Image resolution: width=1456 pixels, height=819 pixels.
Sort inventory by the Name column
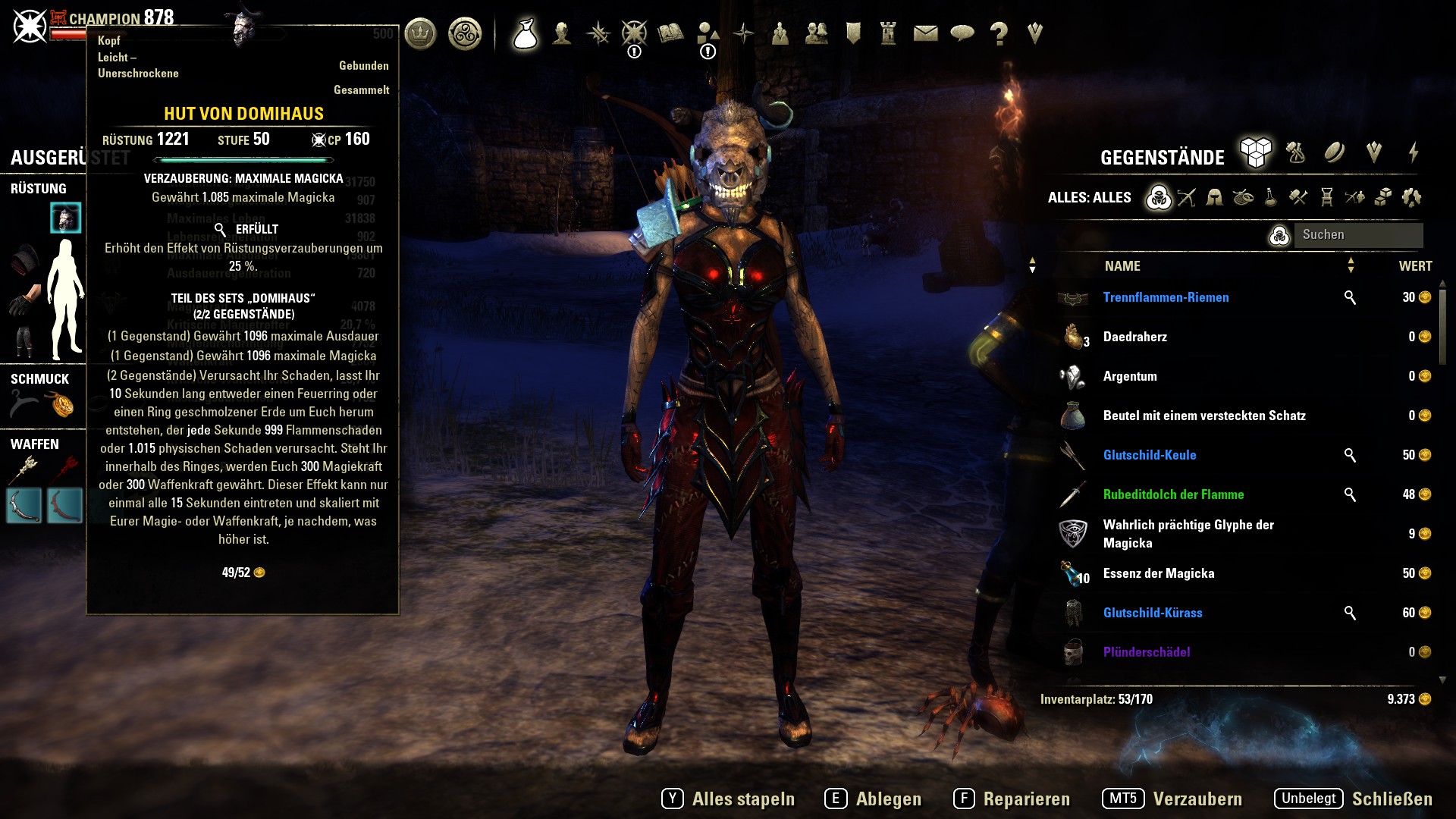point(1122,266)
